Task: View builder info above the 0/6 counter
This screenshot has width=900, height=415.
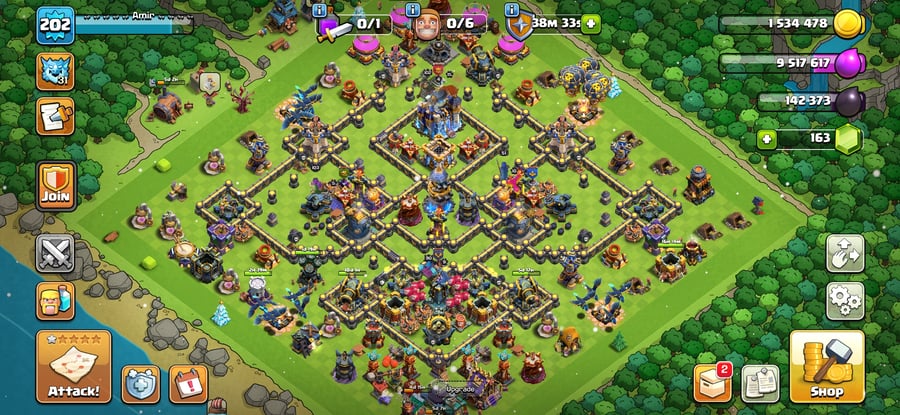Action: coord(417,10)
